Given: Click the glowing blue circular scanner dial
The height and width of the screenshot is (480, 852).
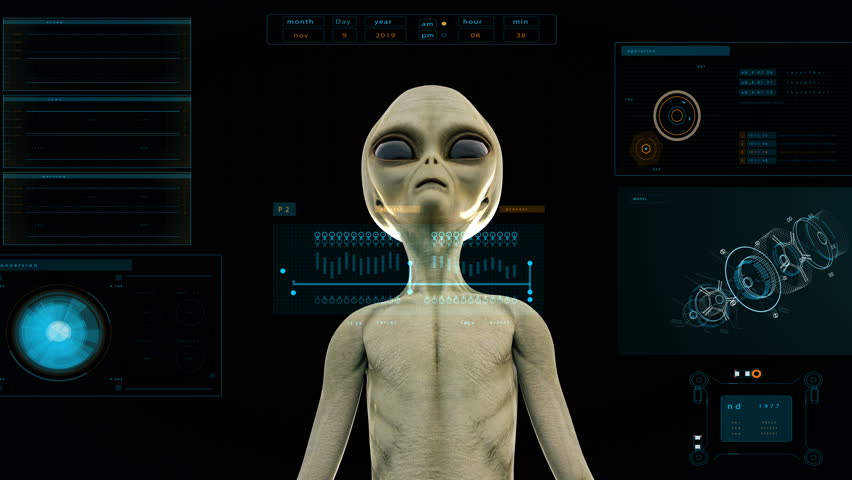Looking at the screenshot, I should (x=58, y=332).
